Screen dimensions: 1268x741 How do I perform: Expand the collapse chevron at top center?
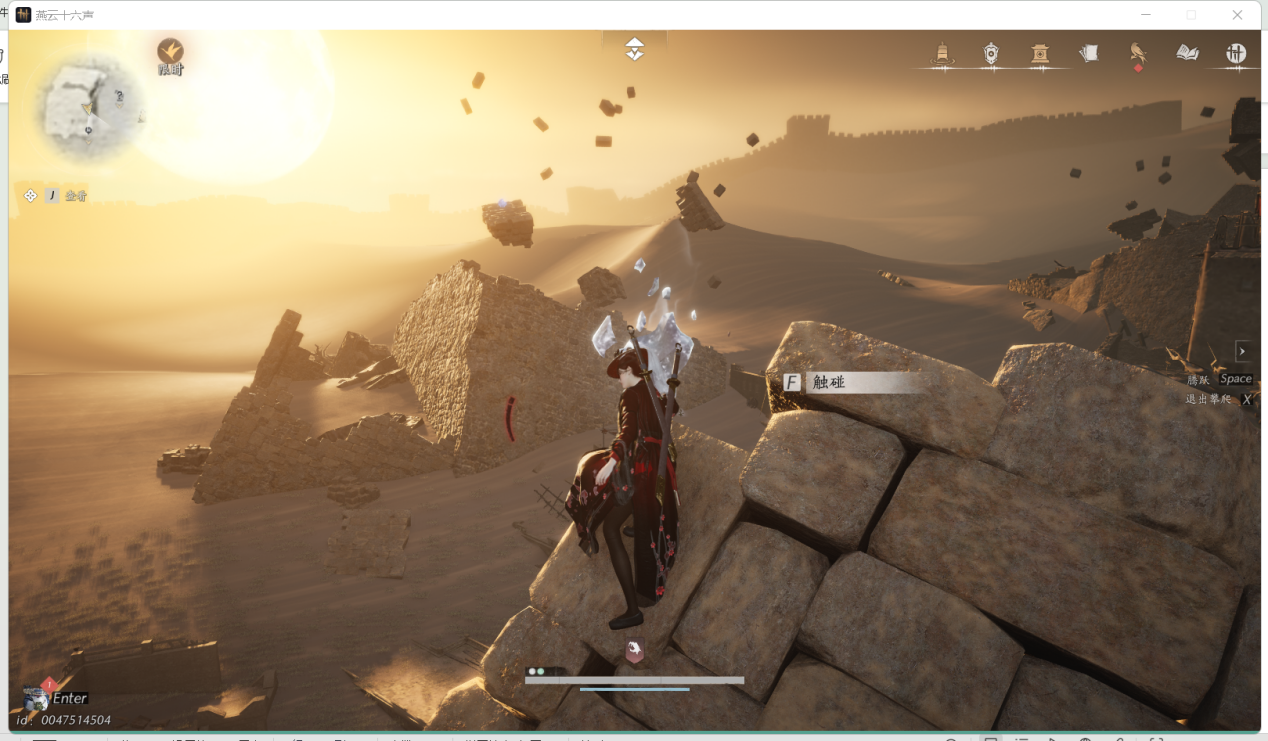tap(635, 49)
